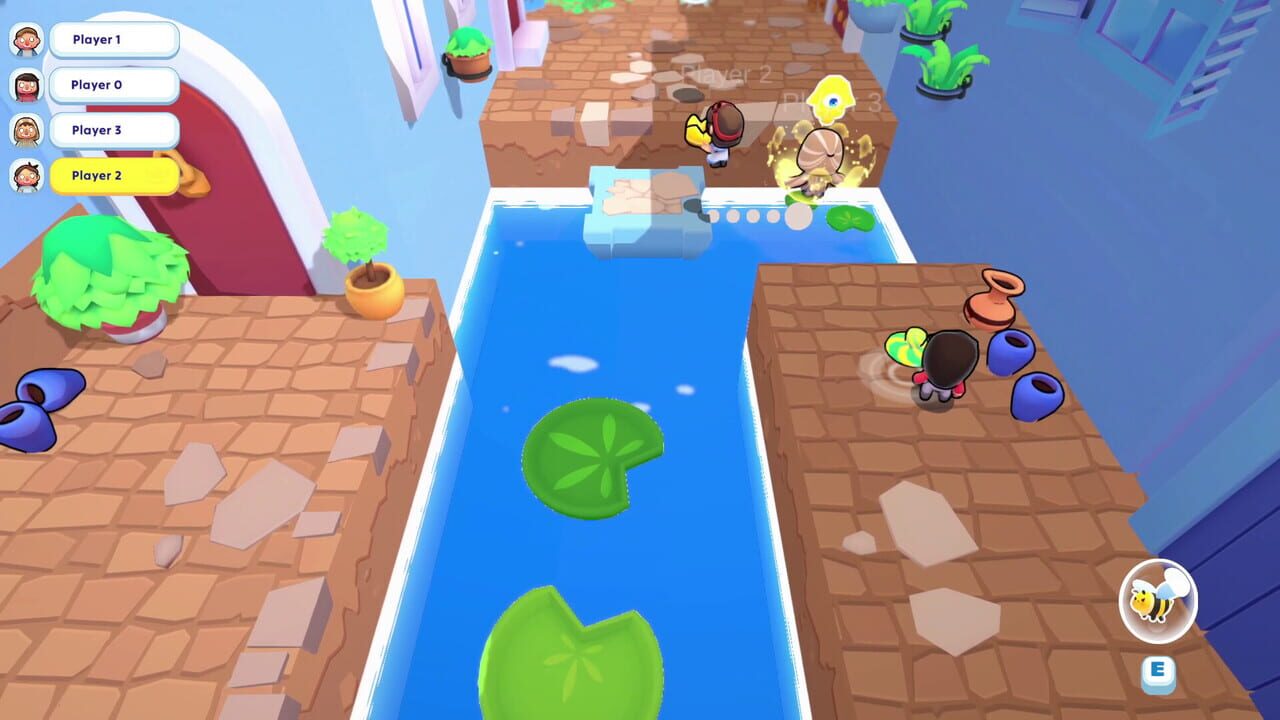Toggle the highlighted Player 2 entry
Viewport: 1280px width, 720px height.
pos(113,176)
